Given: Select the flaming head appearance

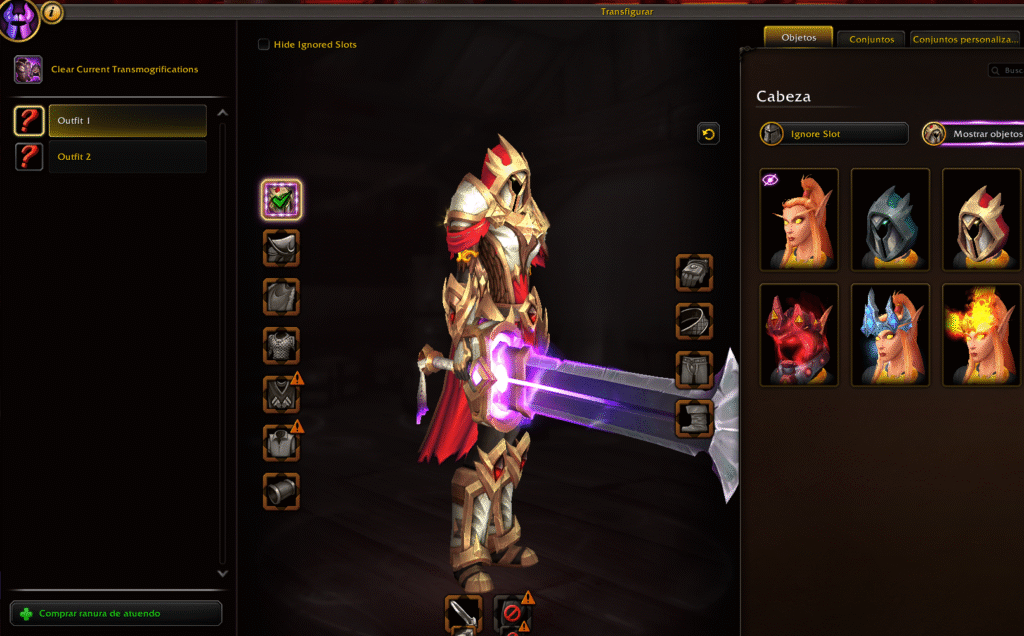Looking at the screenshot, I should pyautogui.click(x=981, y=335).
